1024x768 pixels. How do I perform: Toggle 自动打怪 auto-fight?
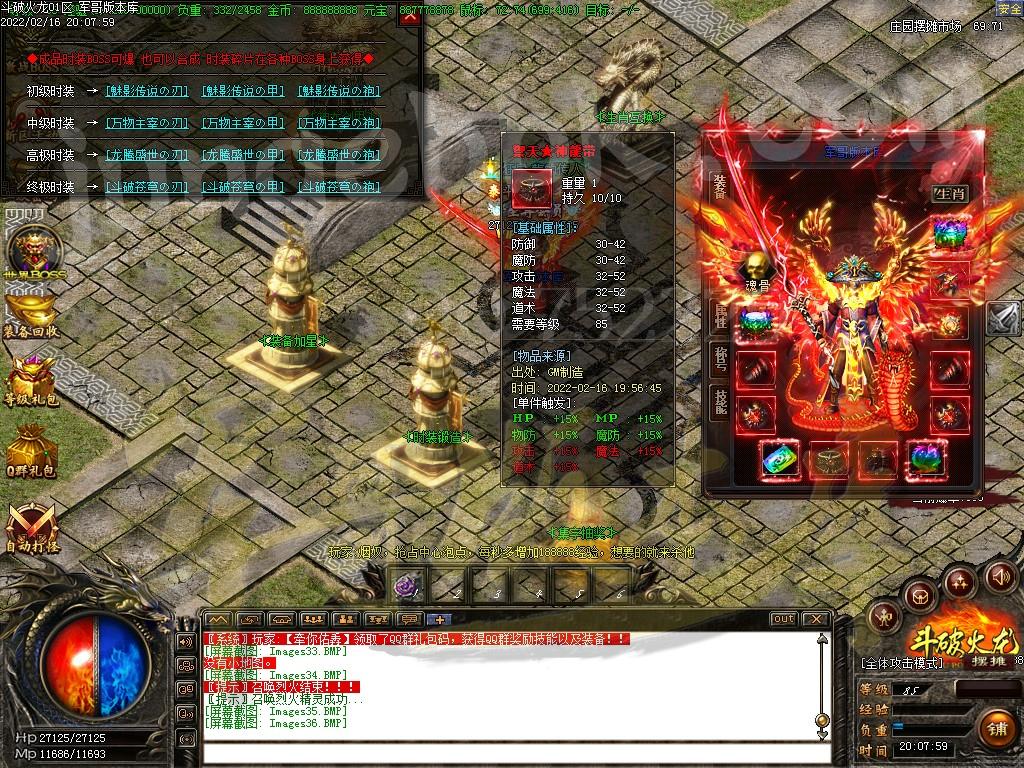30,527
